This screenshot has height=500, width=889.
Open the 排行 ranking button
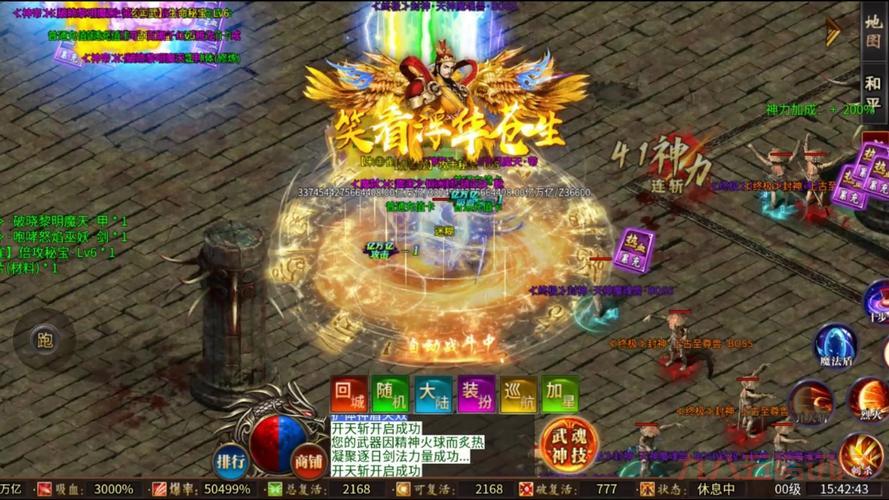click(x=231, y=461)
